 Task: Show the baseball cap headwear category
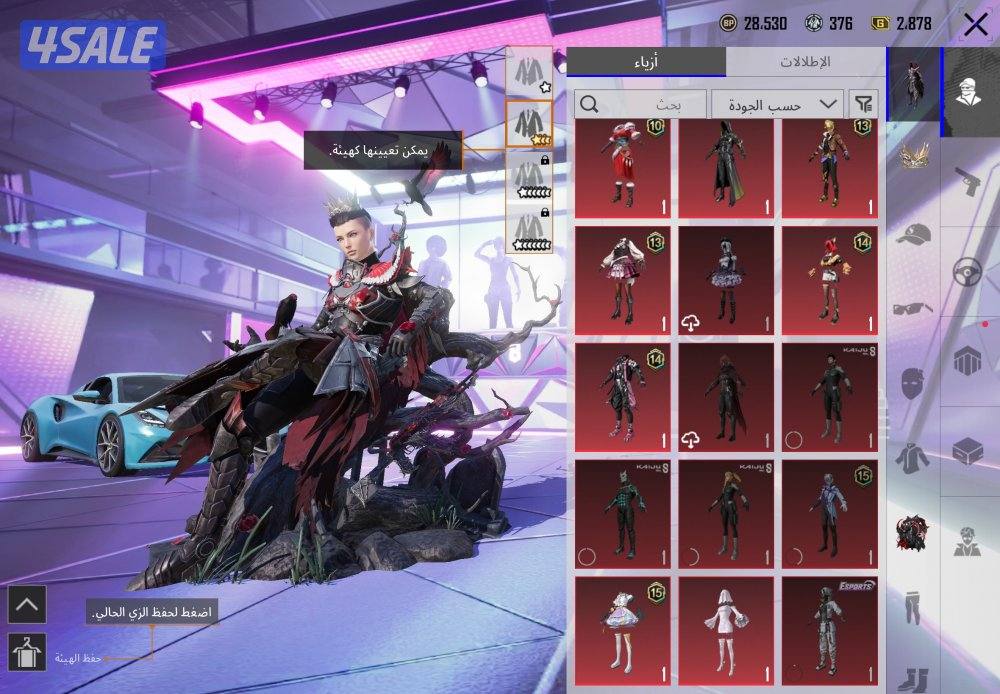tap(913, 233)
